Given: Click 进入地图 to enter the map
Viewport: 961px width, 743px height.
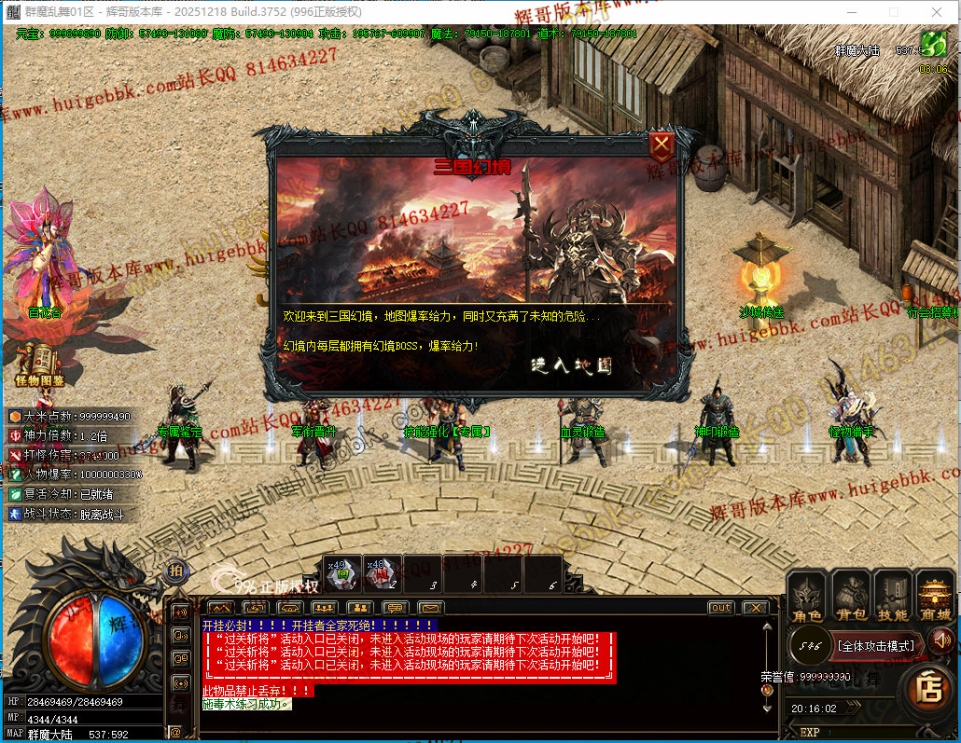Looking at the screenshot, I should 571,365.
